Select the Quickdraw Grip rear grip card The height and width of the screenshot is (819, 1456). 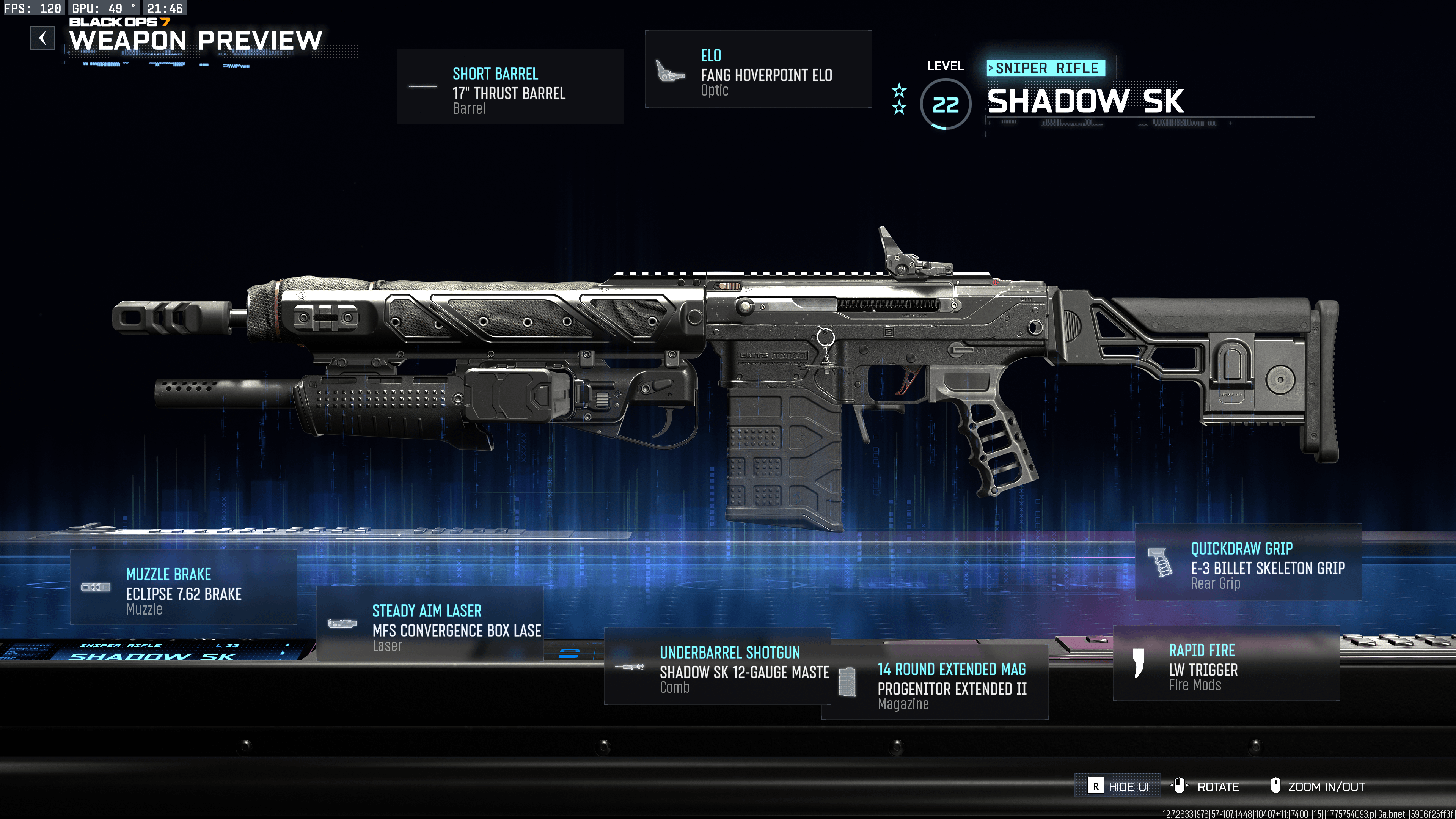tap(1248, 563)
